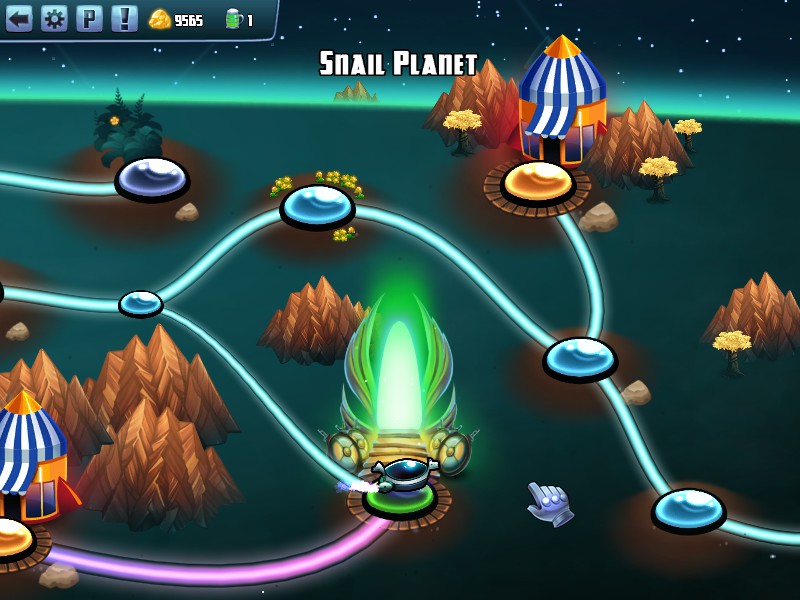Screen dimensions: 800x600
Task: Click the P button in the top bar
Action: [89, 18]
